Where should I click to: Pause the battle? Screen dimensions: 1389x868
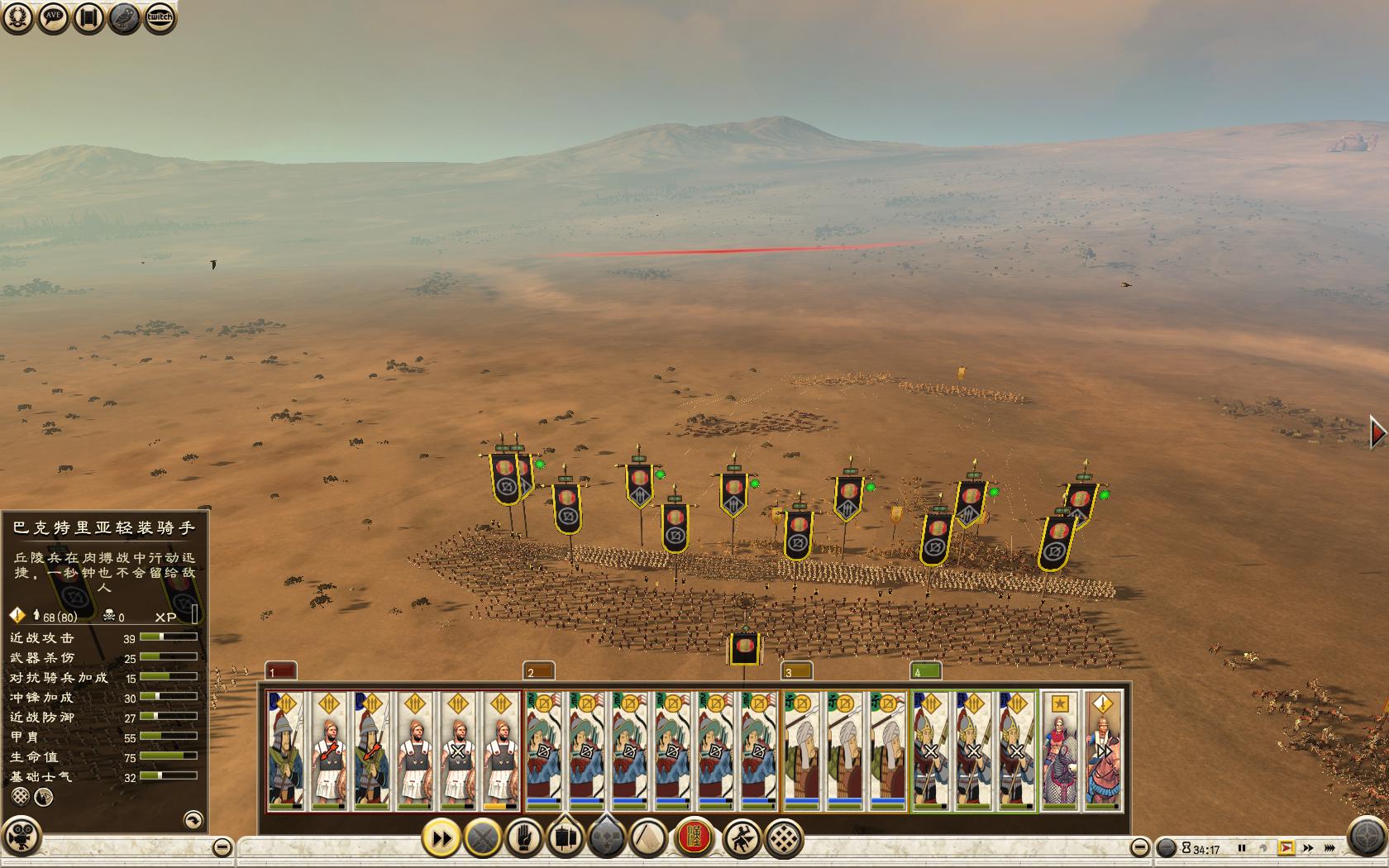coord(1241,848)
